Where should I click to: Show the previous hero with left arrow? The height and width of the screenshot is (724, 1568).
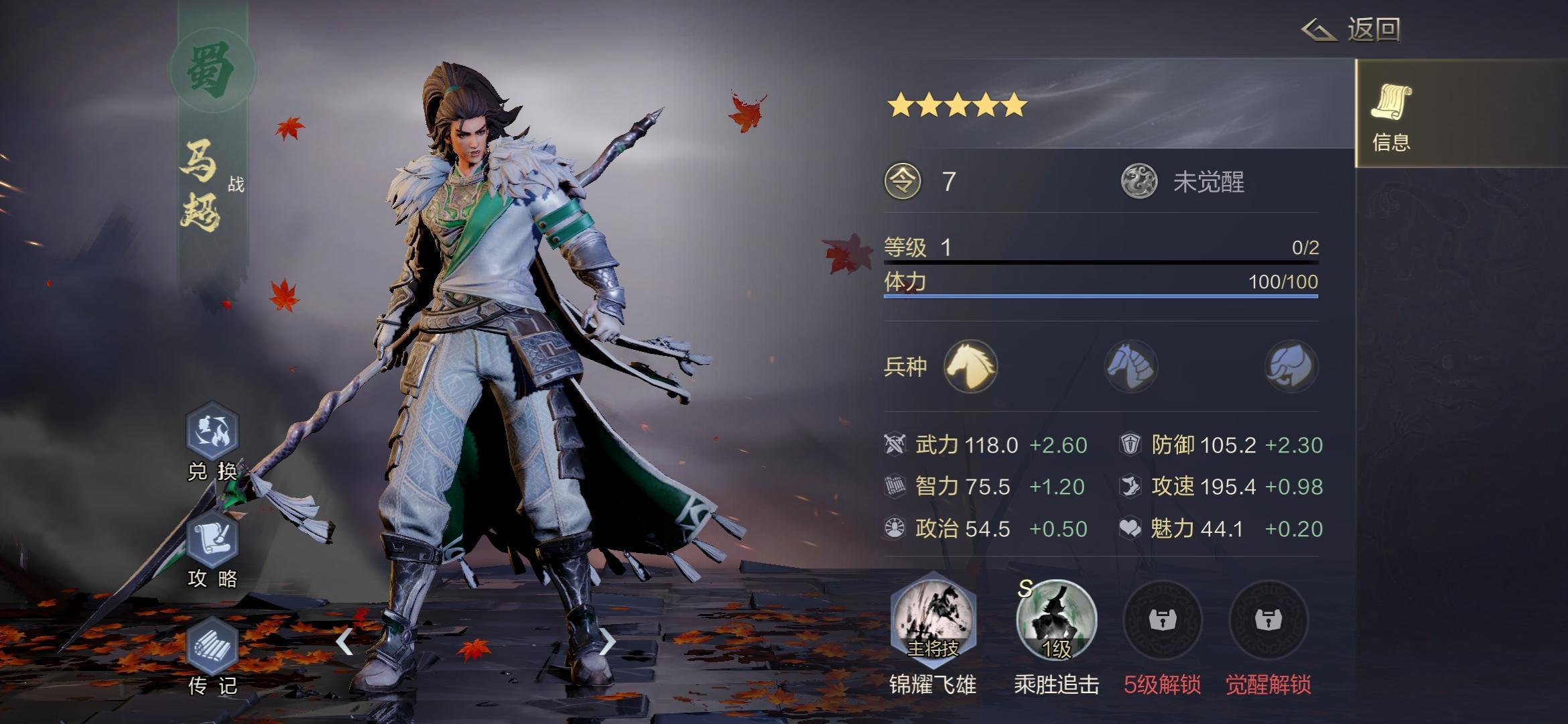click(344, 642)
